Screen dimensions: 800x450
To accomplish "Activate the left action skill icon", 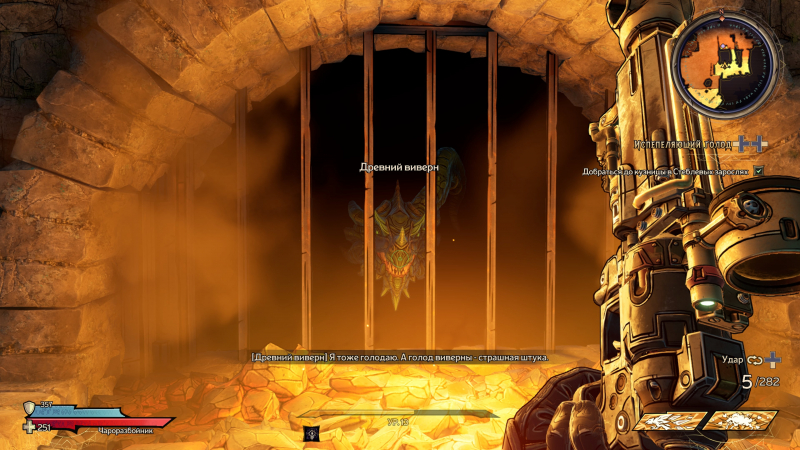I will 666,422.
